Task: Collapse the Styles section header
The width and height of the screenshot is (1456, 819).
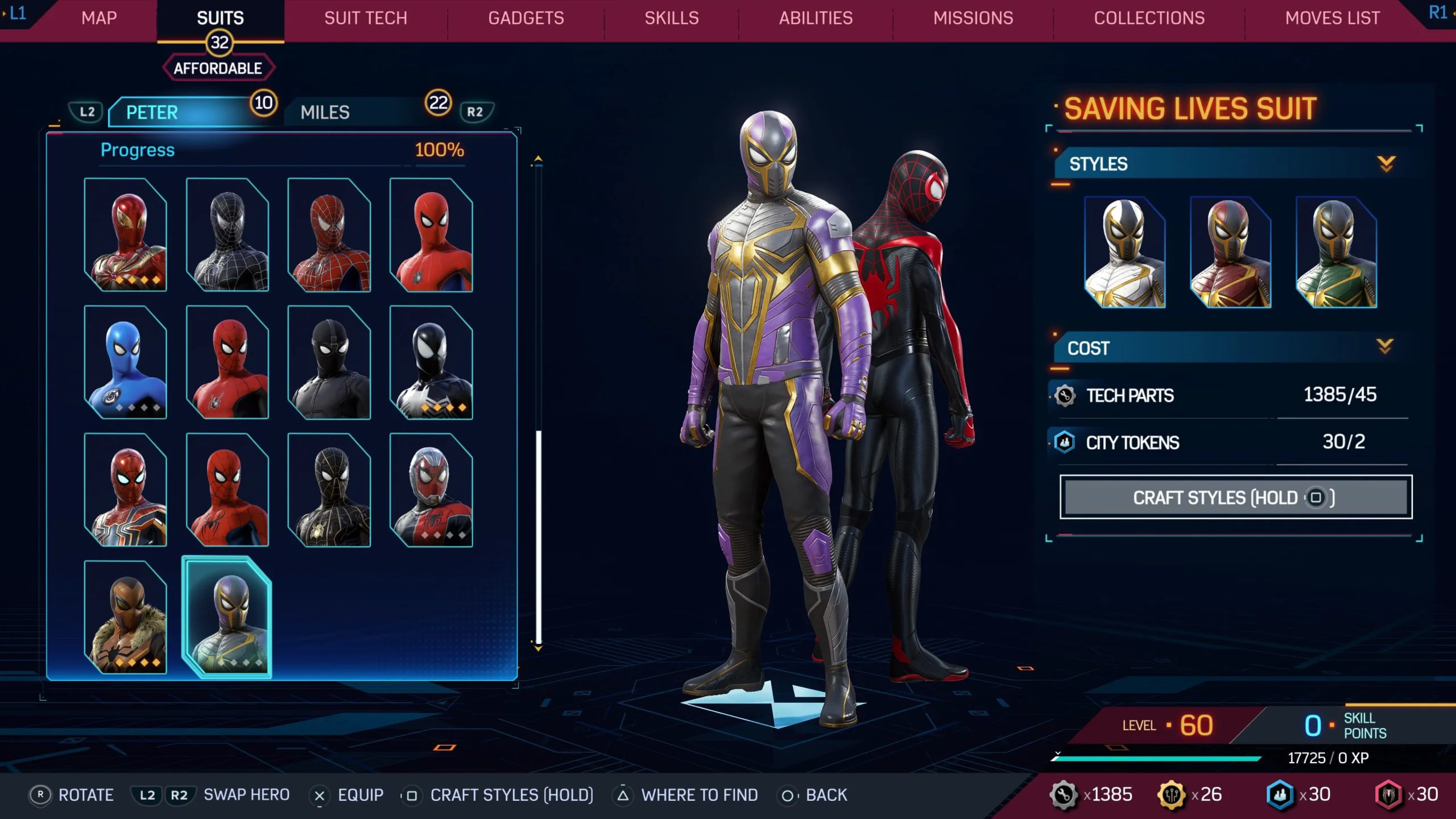Action: (x=1228, y=164)
